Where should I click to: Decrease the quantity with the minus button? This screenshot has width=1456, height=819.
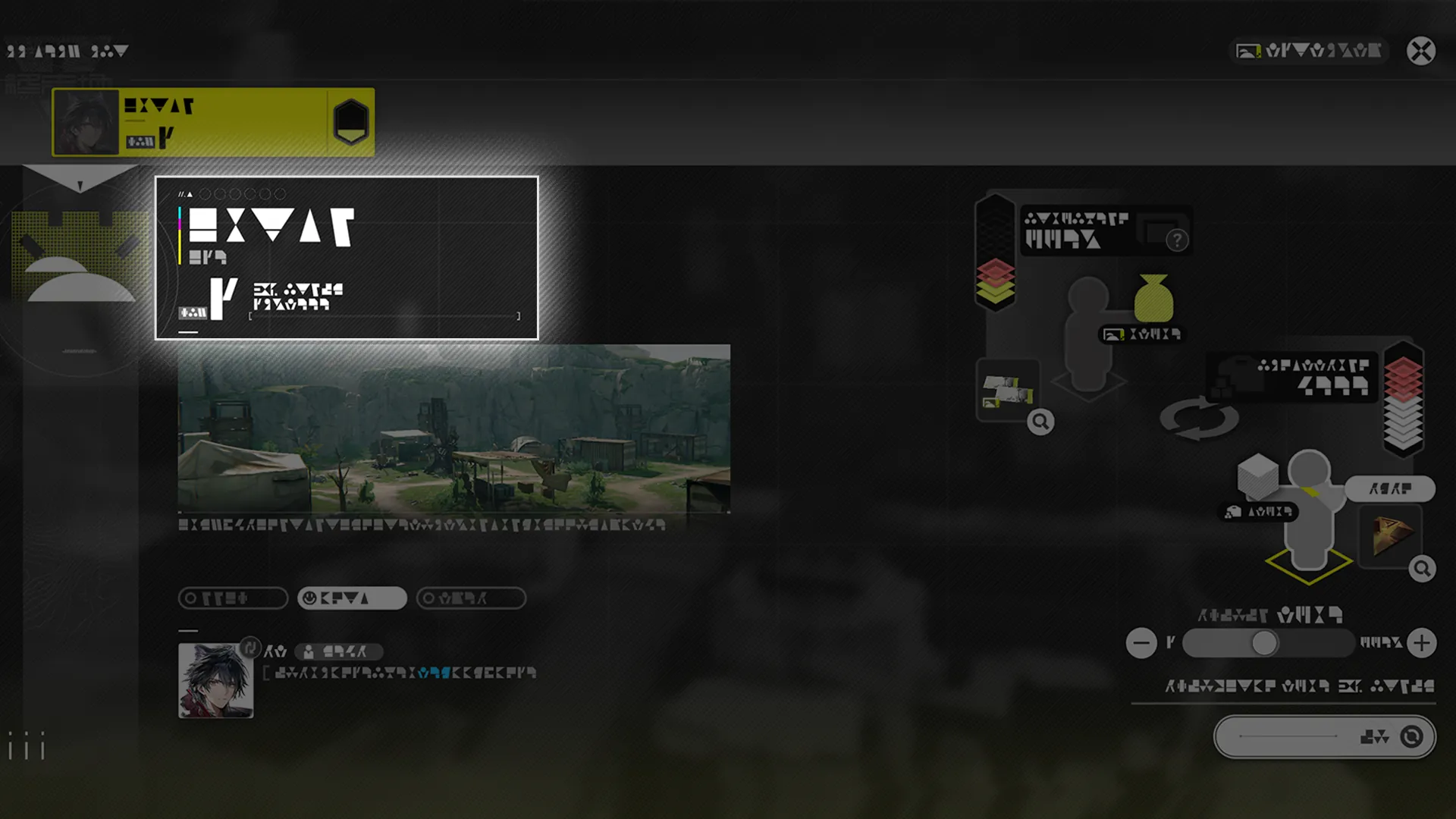[x=1141, y=643]
